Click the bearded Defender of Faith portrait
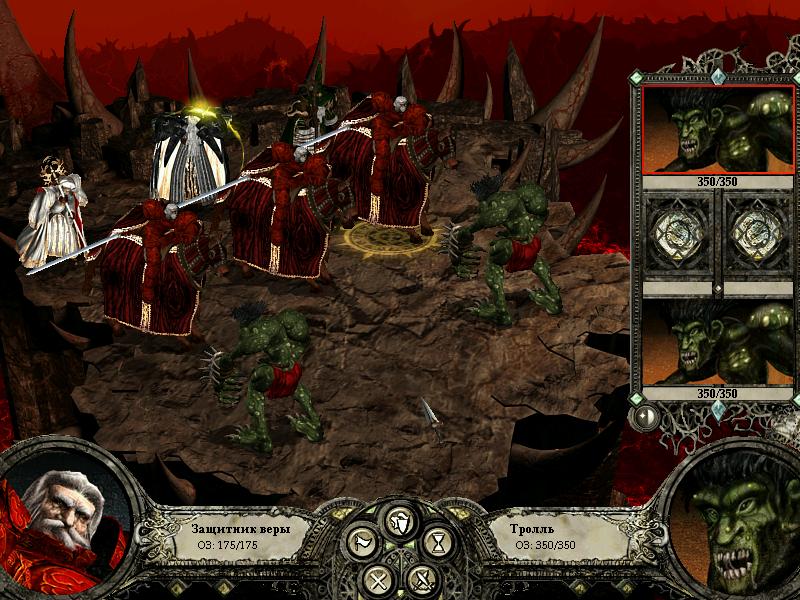Viewport: 800px width, 600px height. [62, 522]
